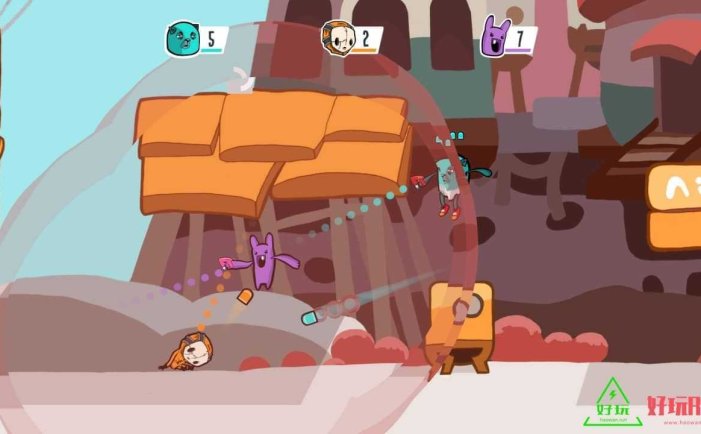
Task: Select the orange helmeted player portrait
Action: point(336,39)
